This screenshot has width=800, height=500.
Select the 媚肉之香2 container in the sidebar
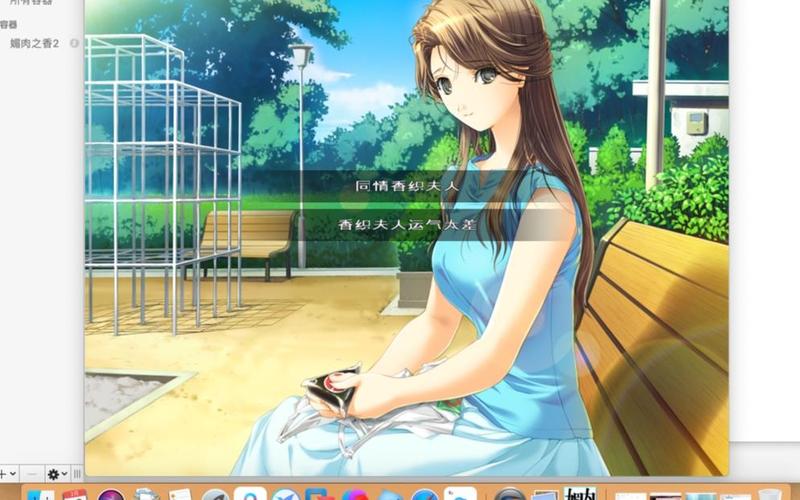click(35, 44)
